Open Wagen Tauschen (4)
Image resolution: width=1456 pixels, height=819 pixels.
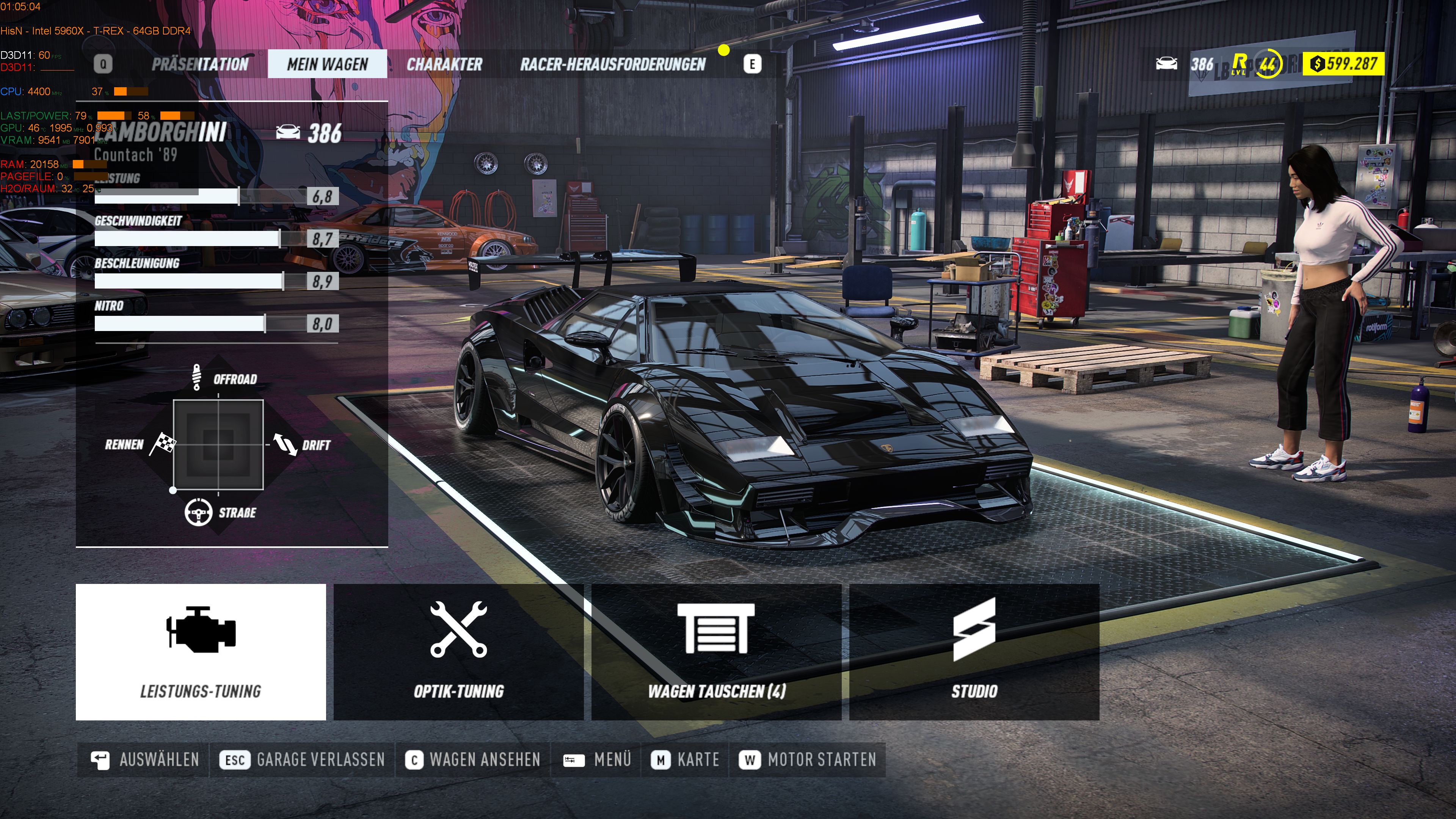pyautogui.click(x=716, y=651)
